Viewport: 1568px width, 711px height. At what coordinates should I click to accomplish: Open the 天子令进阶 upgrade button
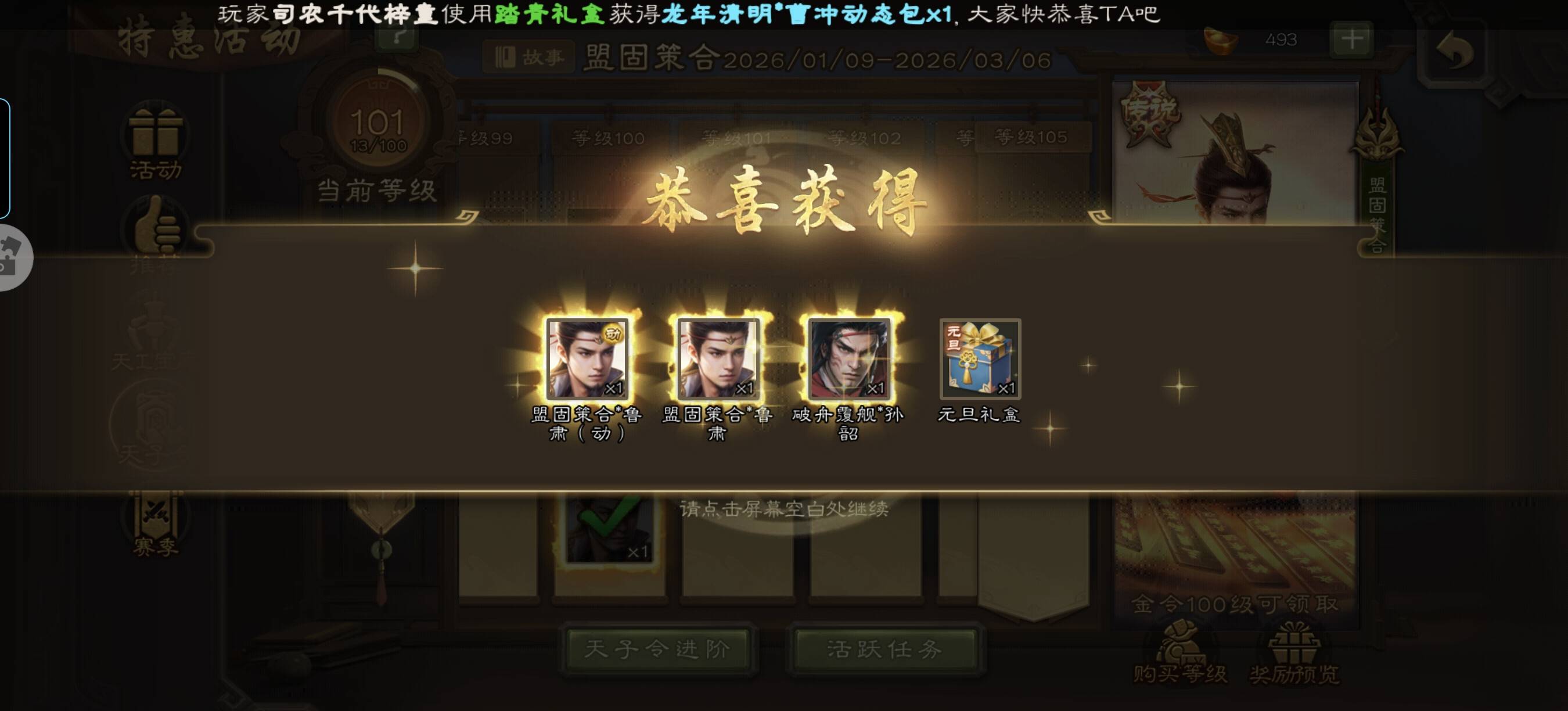point(657,649)
